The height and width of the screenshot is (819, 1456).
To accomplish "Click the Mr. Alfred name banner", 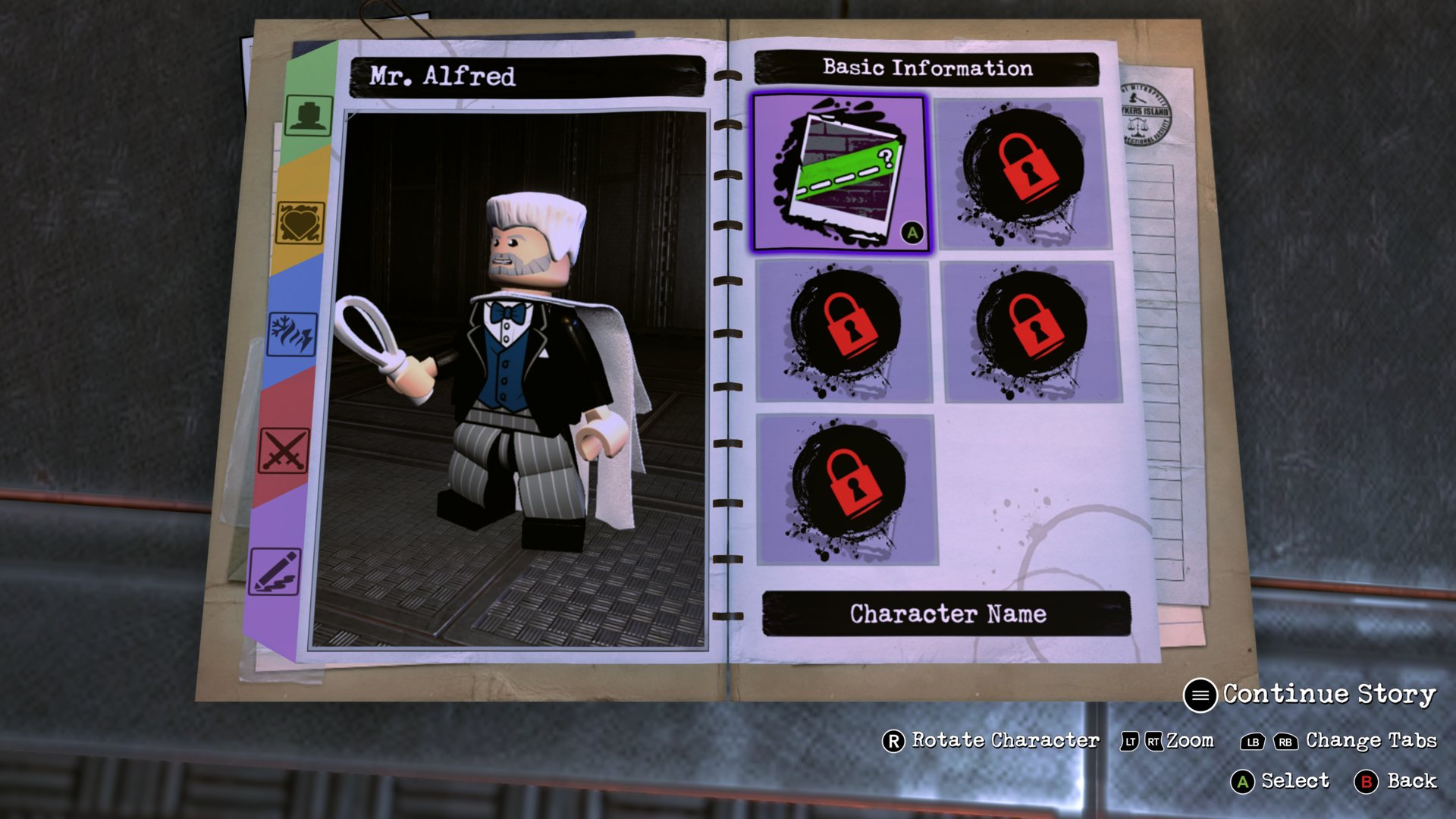I will [527, 77].
